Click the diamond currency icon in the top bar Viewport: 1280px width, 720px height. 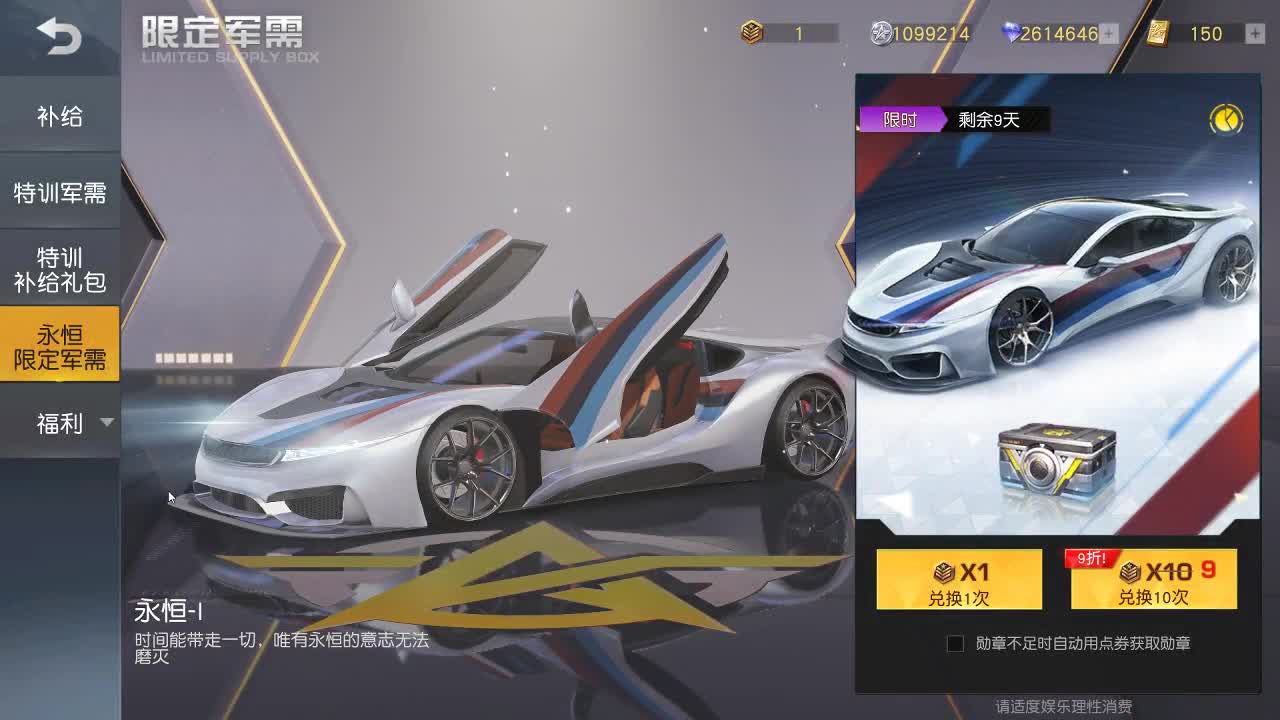pos(1012,33)
